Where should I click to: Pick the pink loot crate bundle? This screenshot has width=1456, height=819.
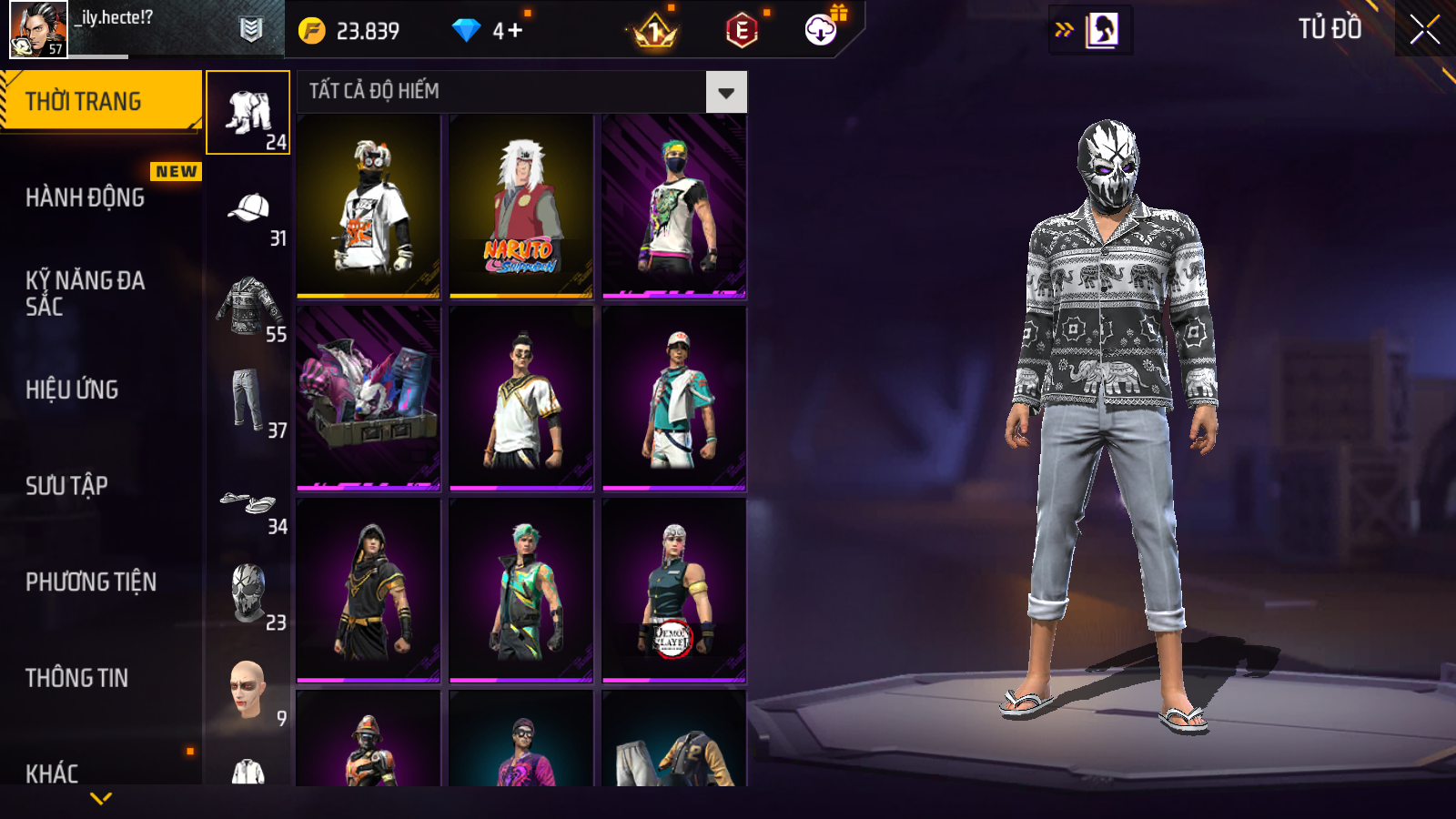tap(369, 398)
